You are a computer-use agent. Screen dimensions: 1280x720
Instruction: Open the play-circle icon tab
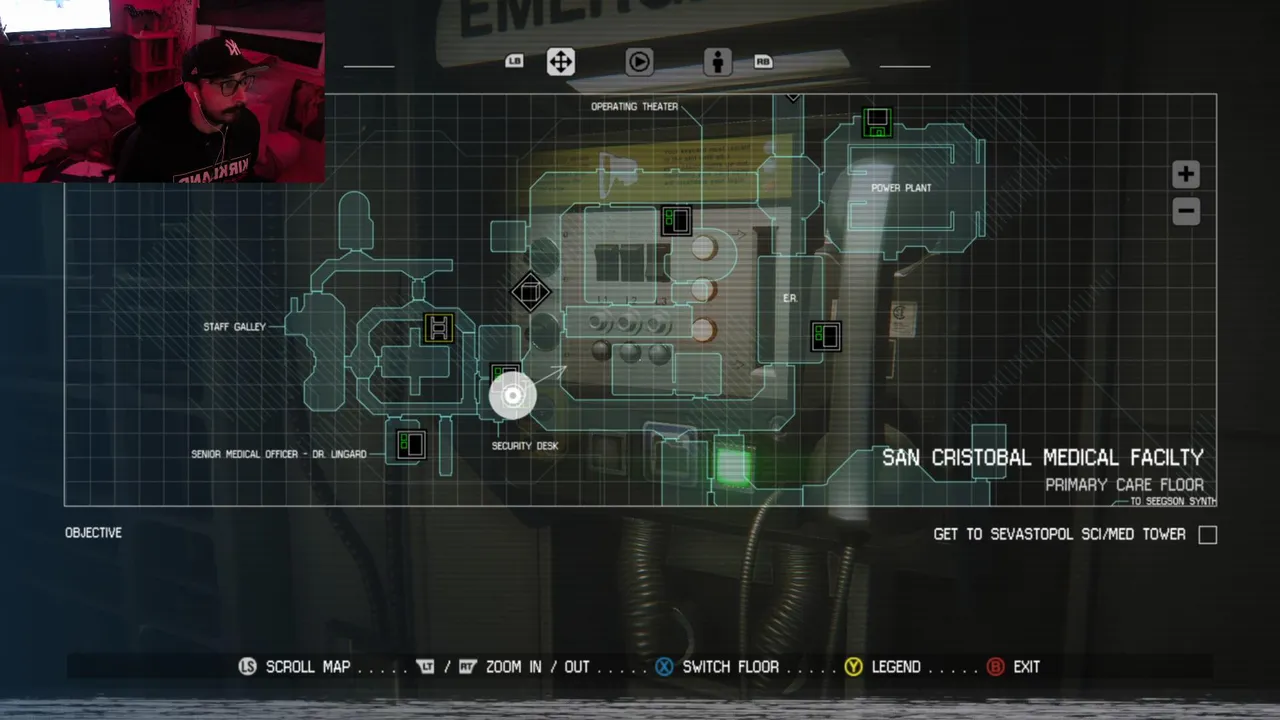click(639, 62)
